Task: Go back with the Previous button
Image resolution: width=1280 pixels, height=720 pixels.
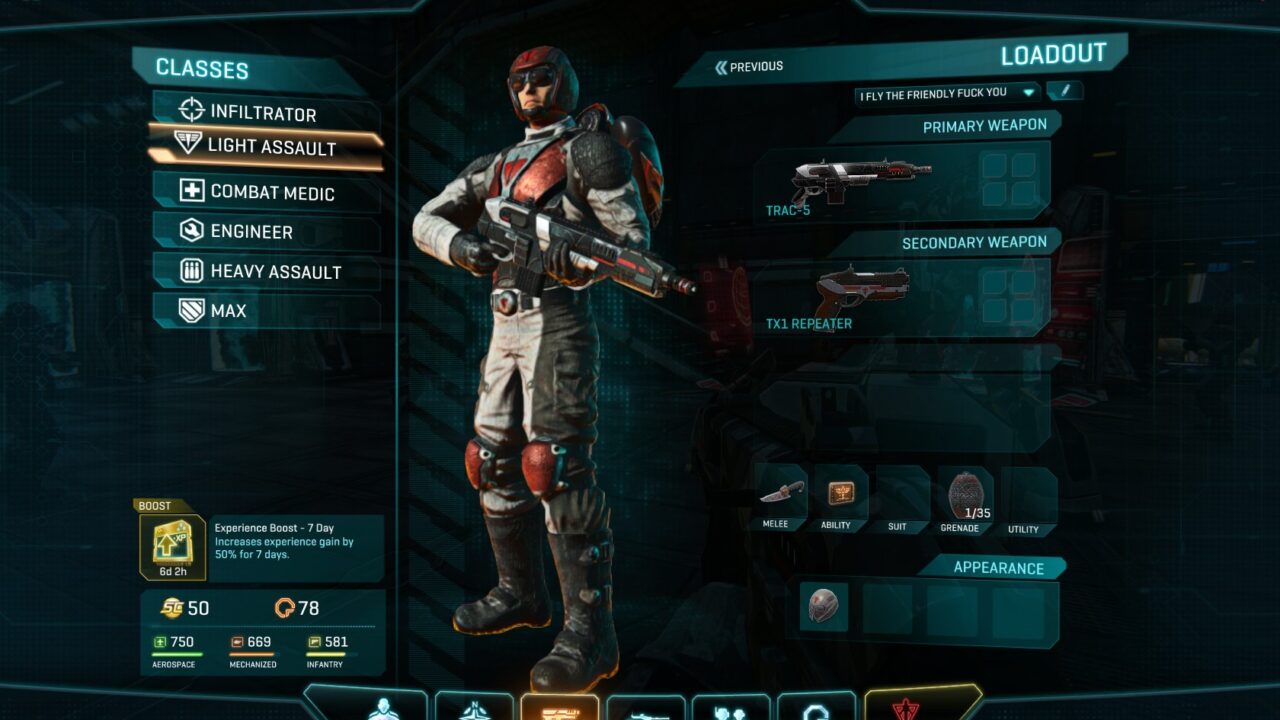Action: 749,67
